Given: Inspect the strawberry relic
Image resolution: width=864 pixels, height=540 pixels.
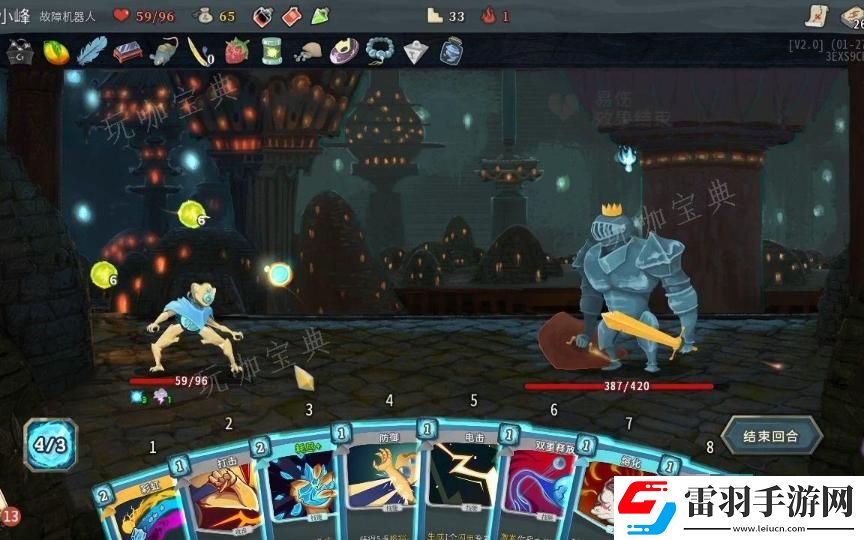Looking at the screenshot, I should [236, 51].
